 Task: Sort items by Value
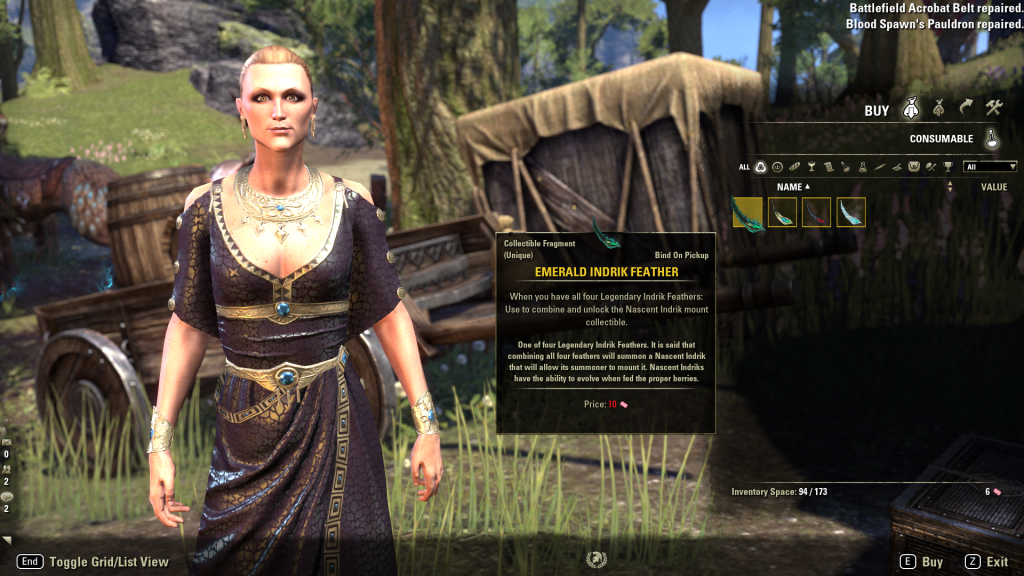coord(993,187)
